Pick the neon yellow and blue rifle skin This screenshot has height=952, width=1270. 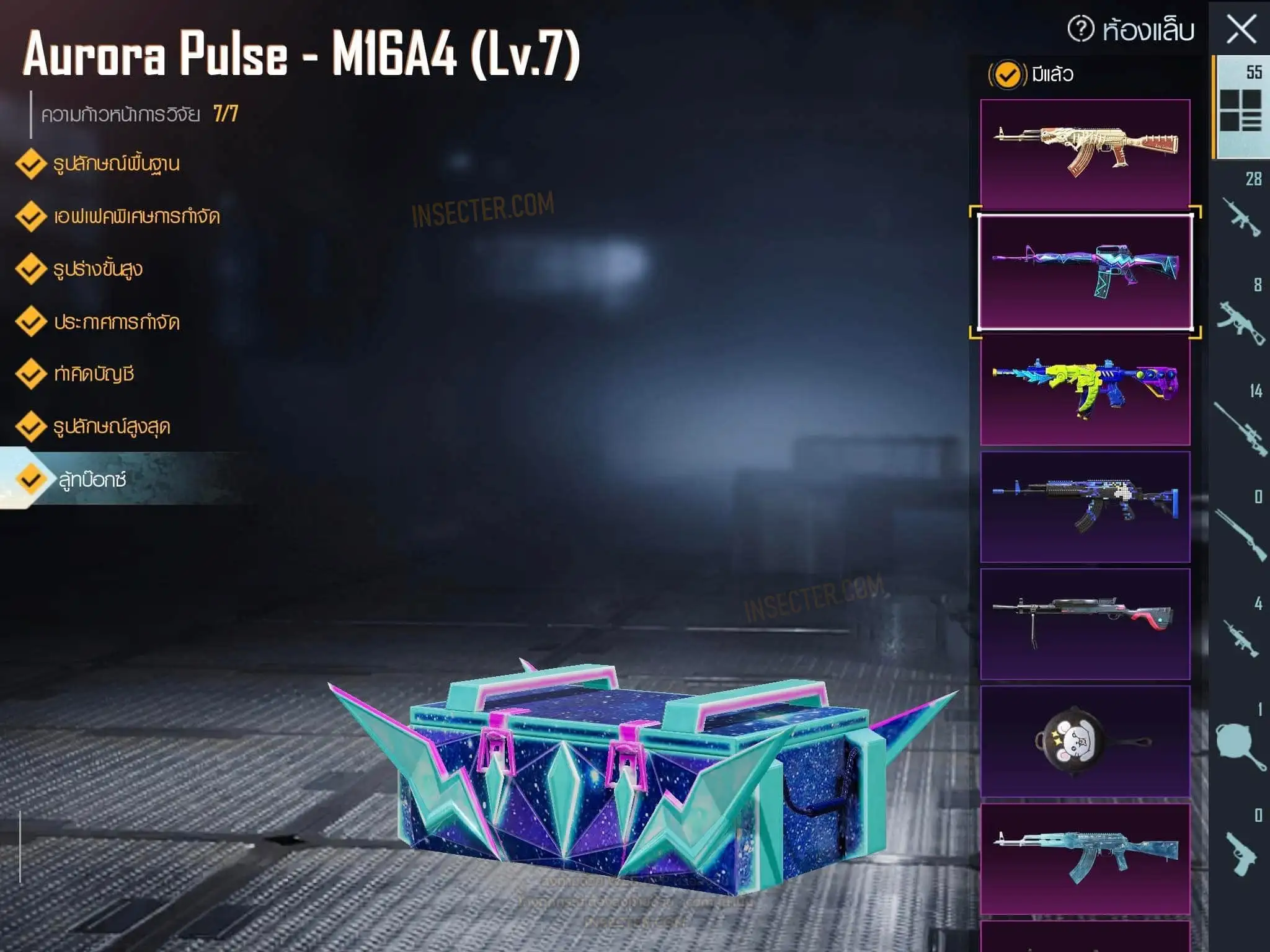pyautogui.click(x=1085, y=389)
